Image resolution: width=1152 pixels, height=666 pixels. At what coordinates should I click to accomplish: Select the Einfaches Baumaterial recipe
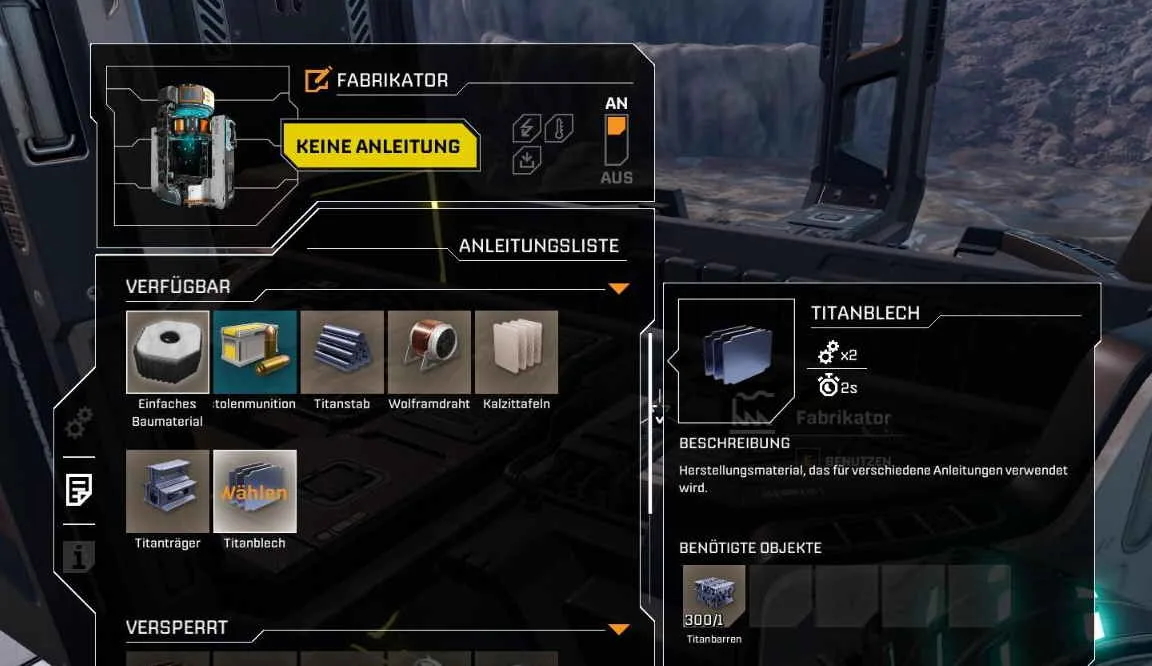click(168, 351)
